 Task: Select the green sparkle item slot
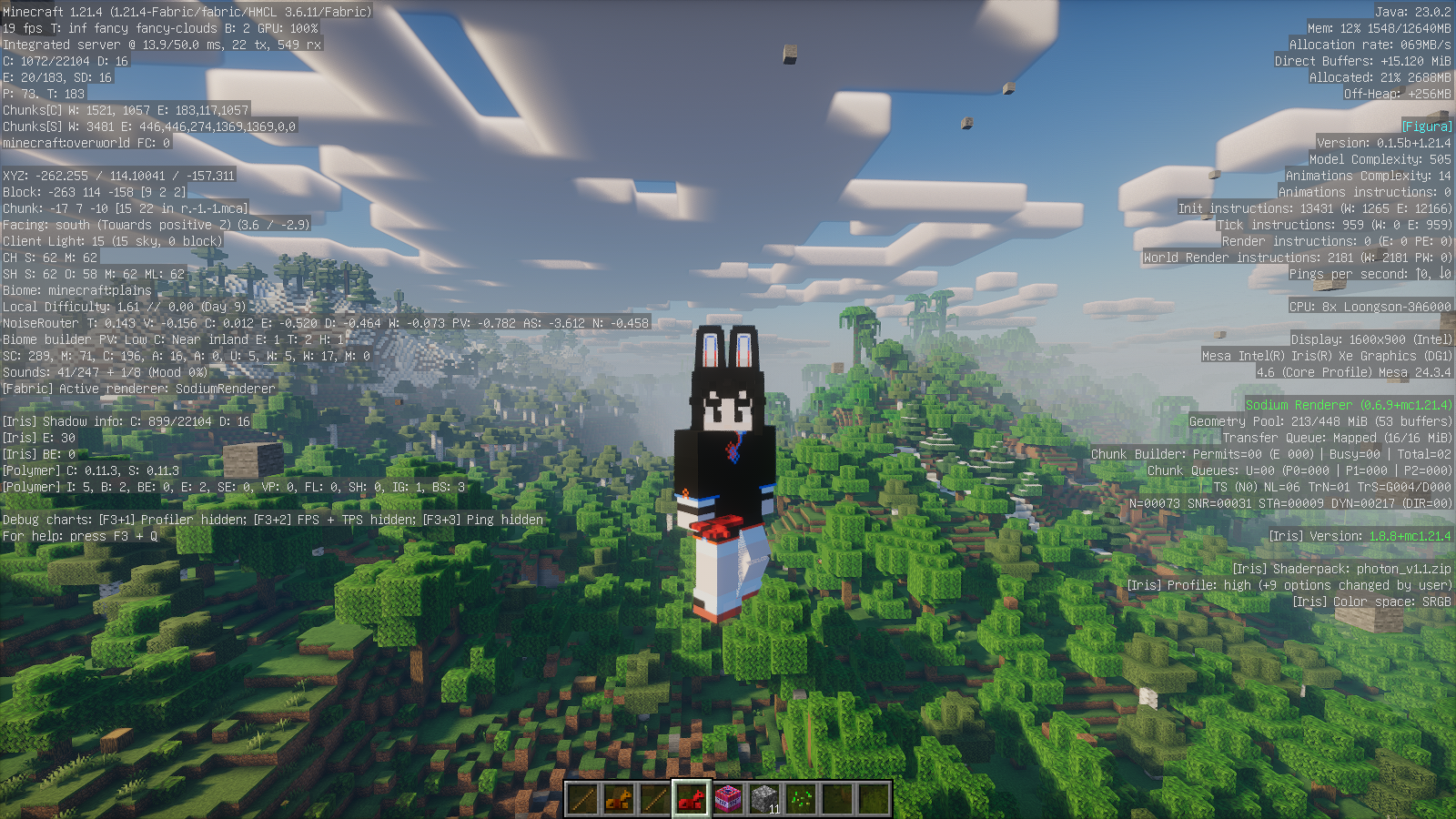801,799
